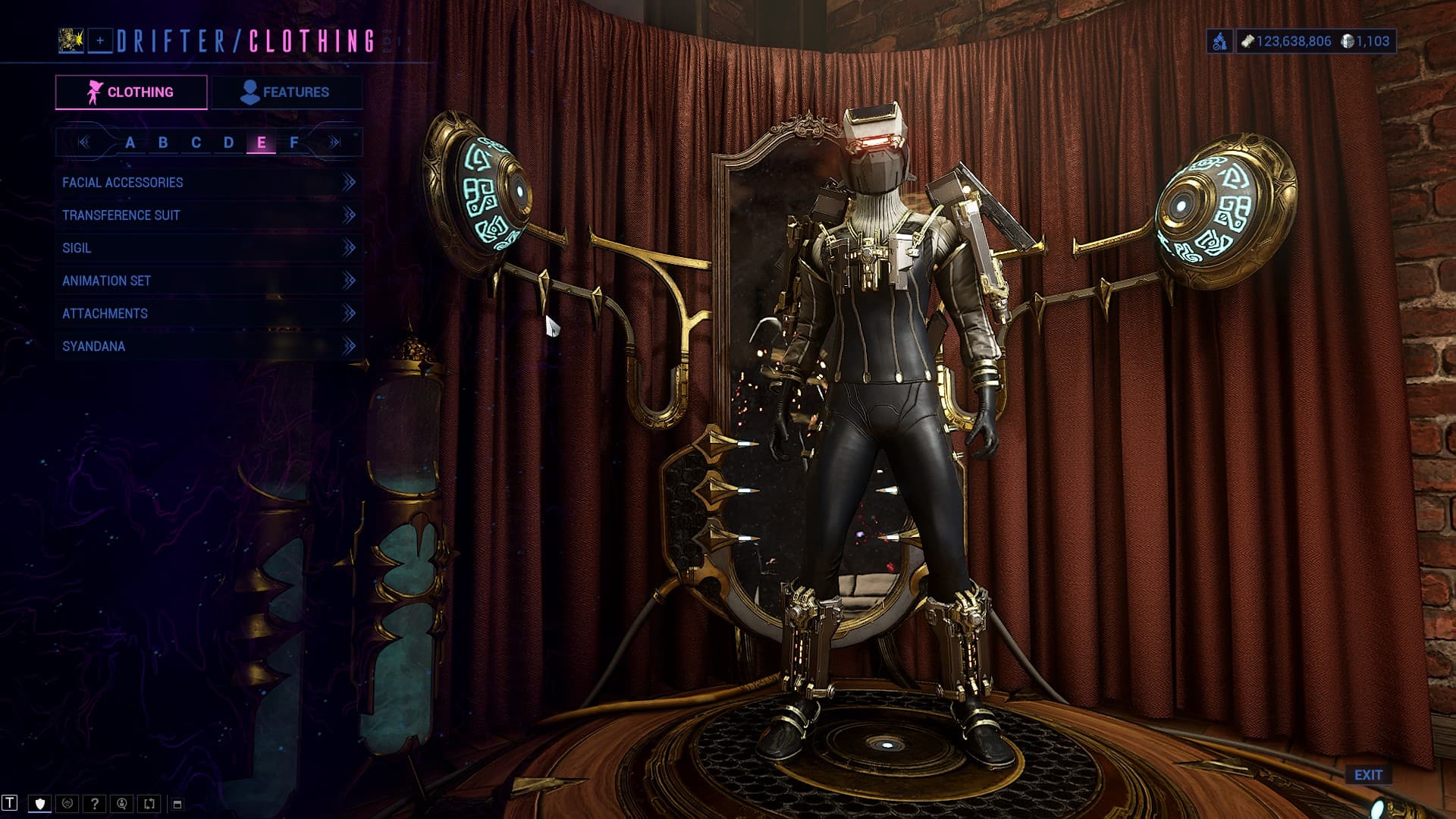1456x819 pixels.
Task: Select the Syandana entry
Action: point(208,346)
